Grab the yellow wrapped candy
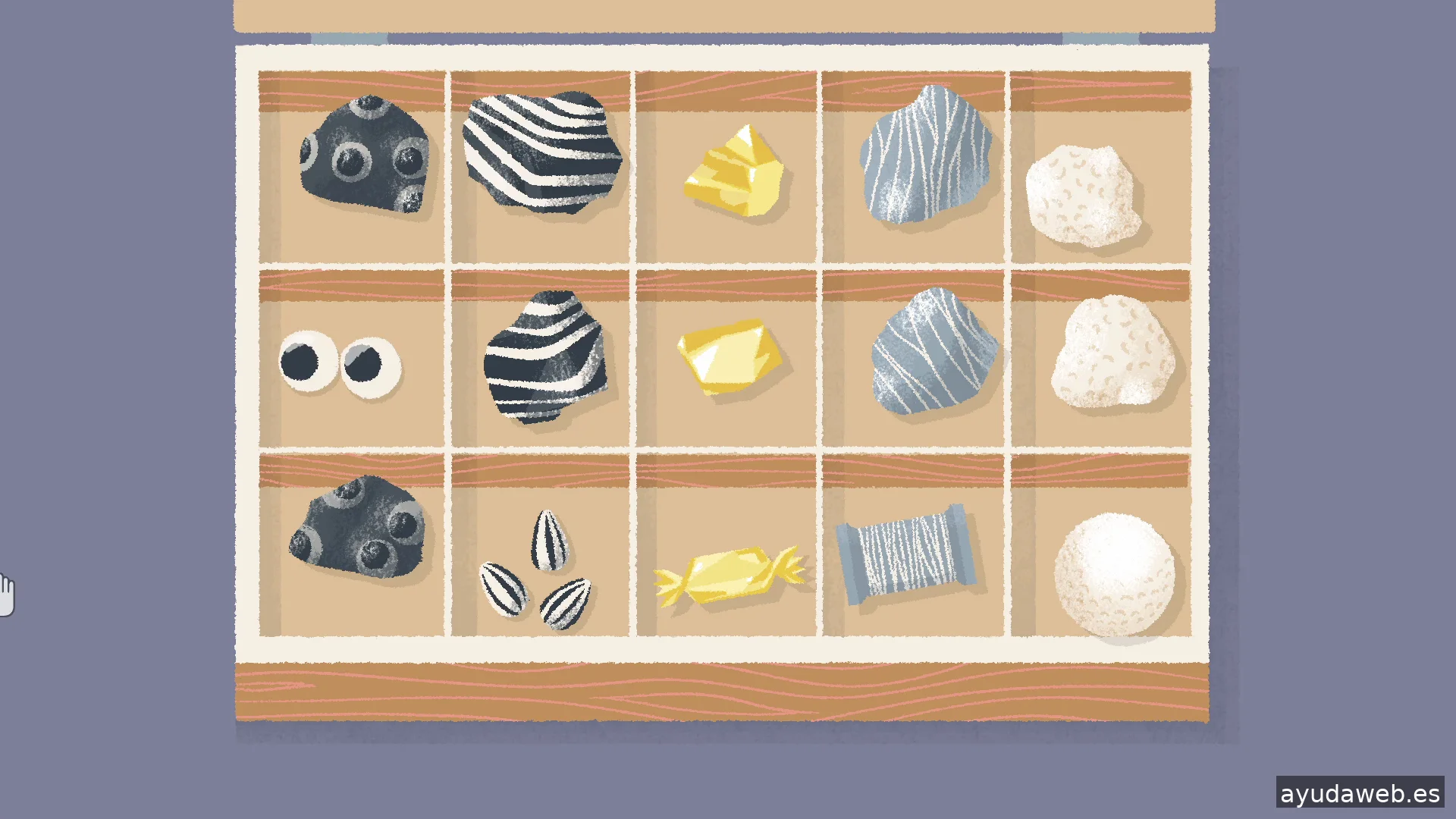1456x819 pixels. coord(729,574)
